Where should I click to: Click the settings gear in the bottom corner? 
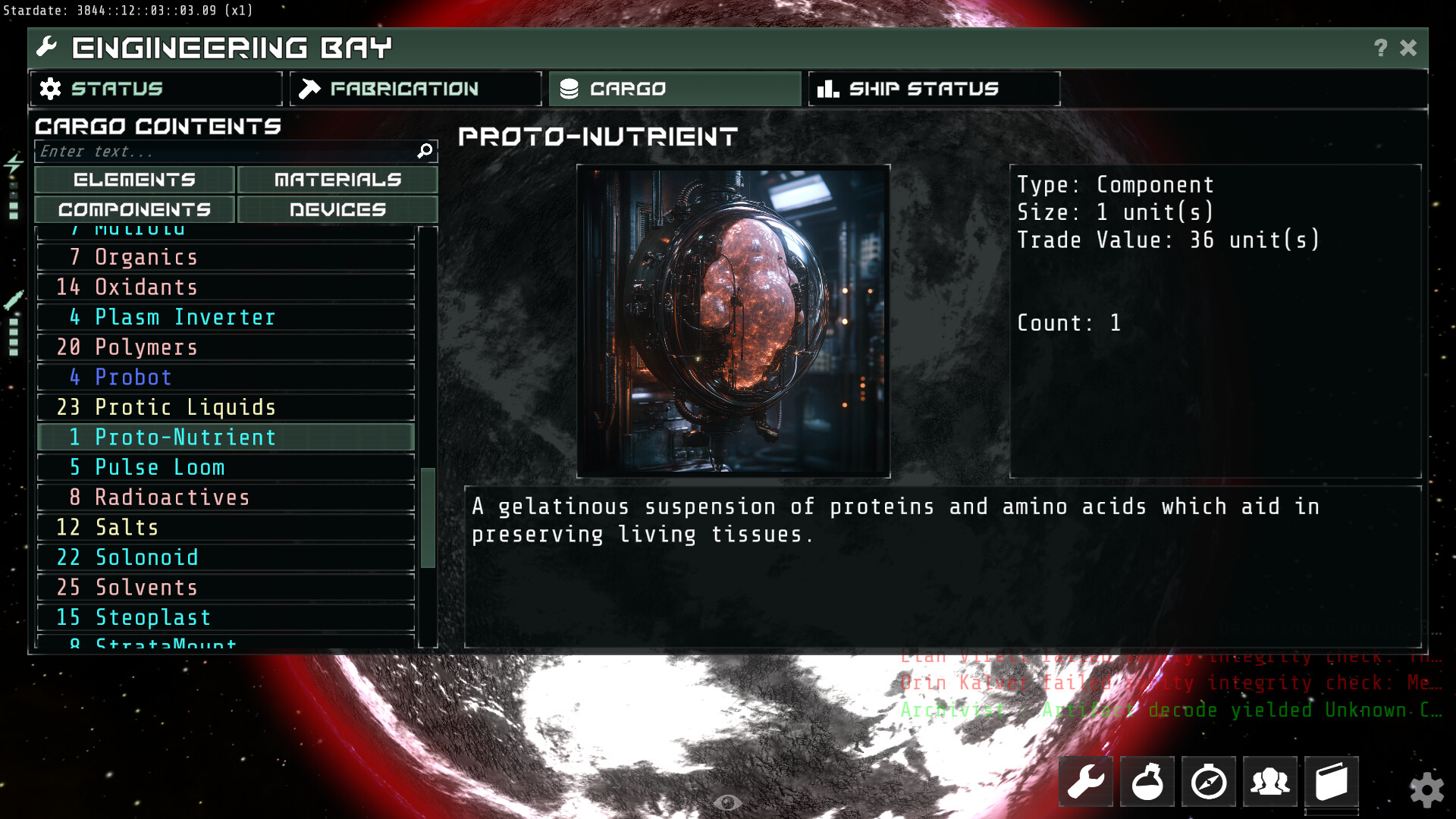point(1429,790)
